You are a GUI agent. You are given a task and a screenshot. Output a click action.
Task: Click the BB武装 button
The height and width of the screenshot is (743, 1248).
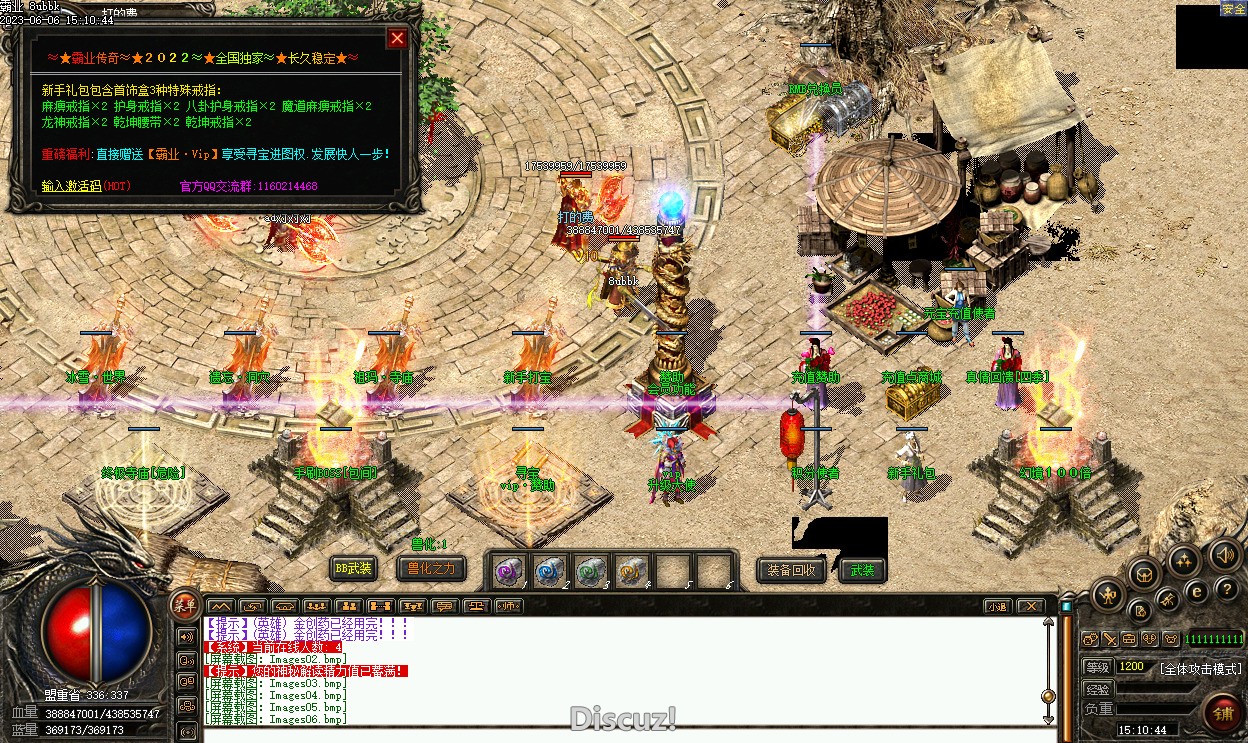(x=353, y=569)
